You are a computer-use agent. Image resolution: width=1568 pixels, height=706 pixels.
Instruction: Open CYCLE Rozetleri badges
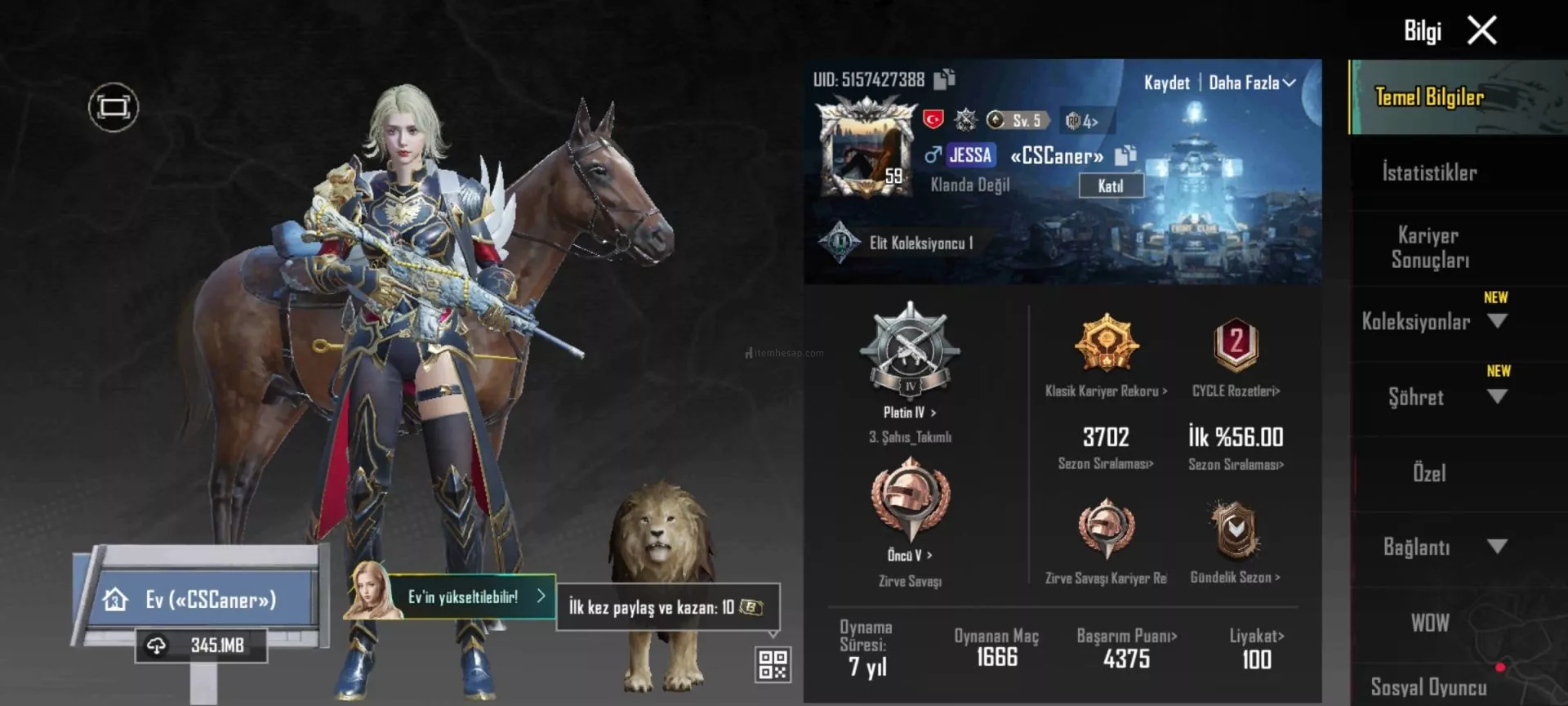point(1236,391)
